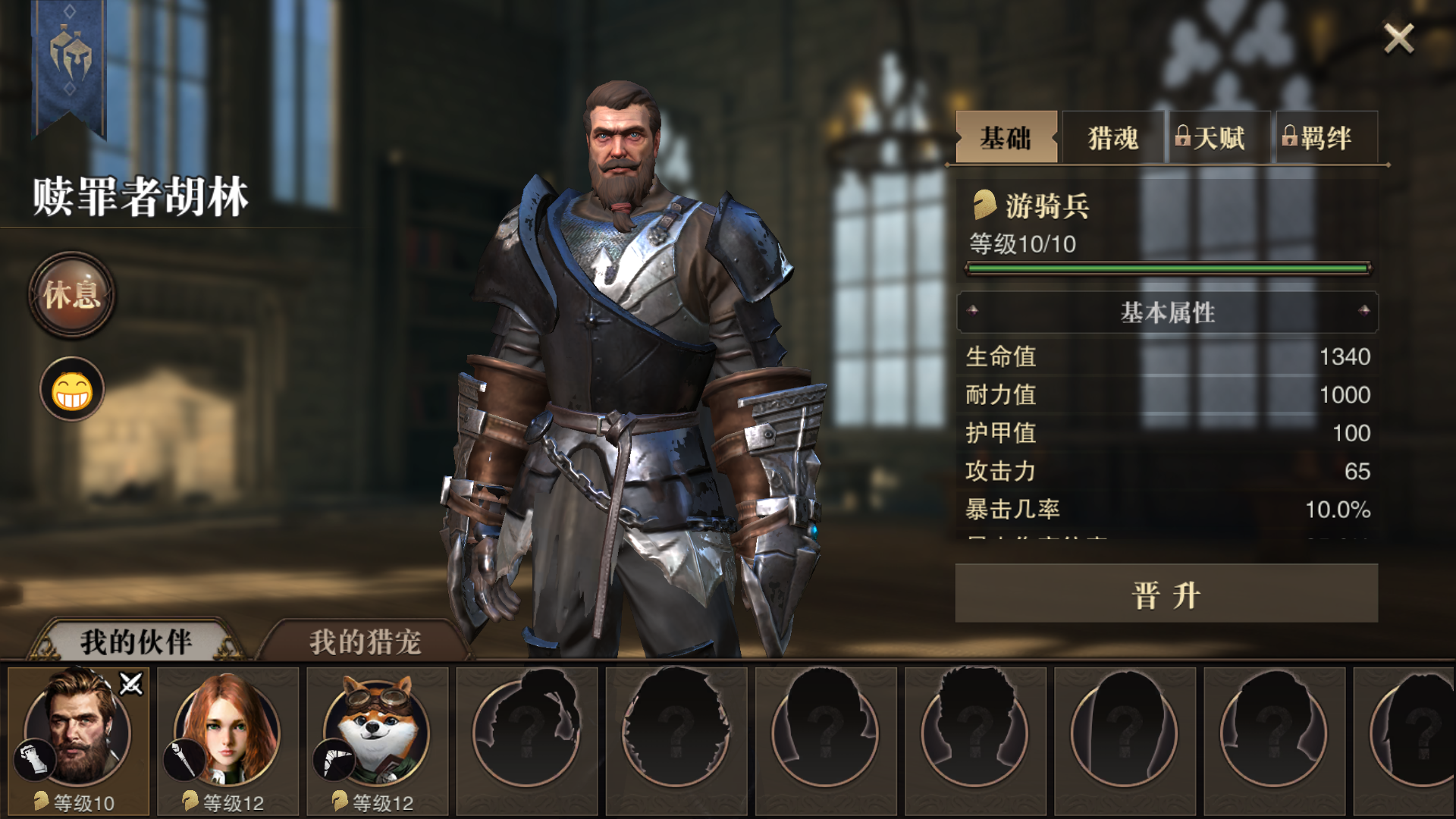This screenshot has width=1456, height=819.
Task: Click the lock icon on the 天赋 tab
Action: [1184, 136]
